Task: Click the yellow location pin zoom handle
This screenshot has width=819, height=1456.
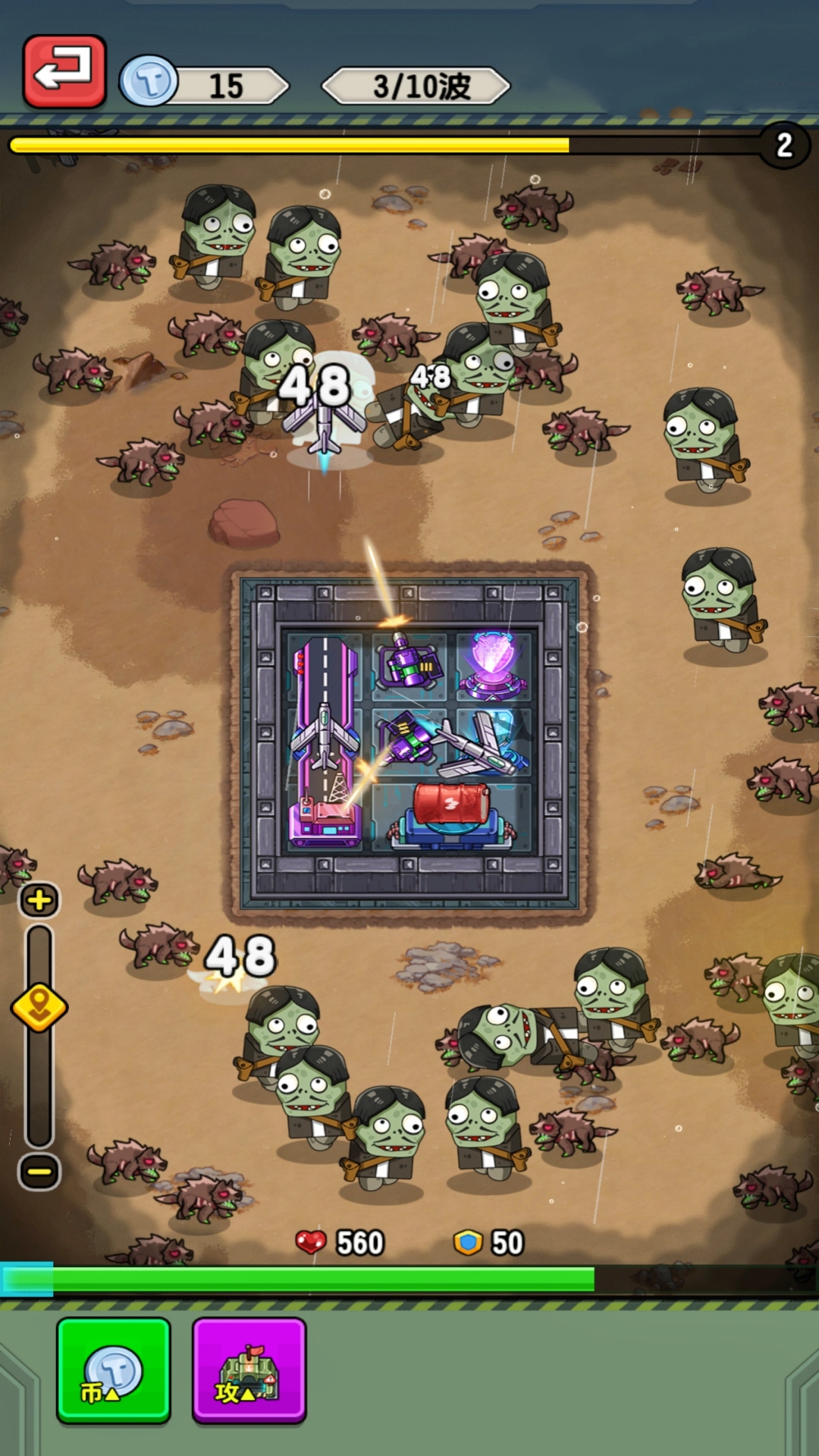Action: (39, 1008)
